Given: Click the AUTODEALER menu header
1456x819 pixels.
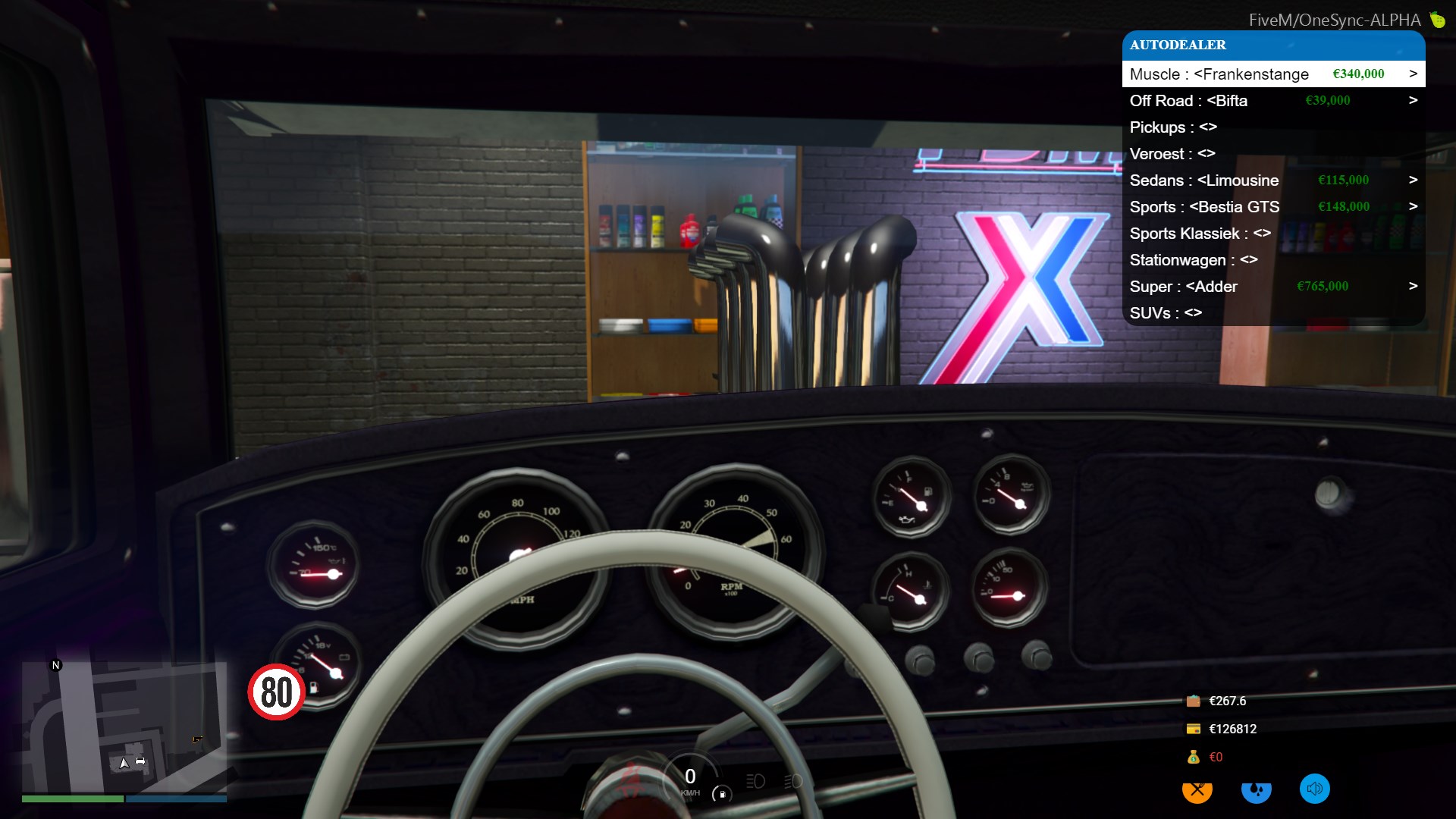Looking at the screenshot, I should pyautogui.click(x=1272, y=45).
